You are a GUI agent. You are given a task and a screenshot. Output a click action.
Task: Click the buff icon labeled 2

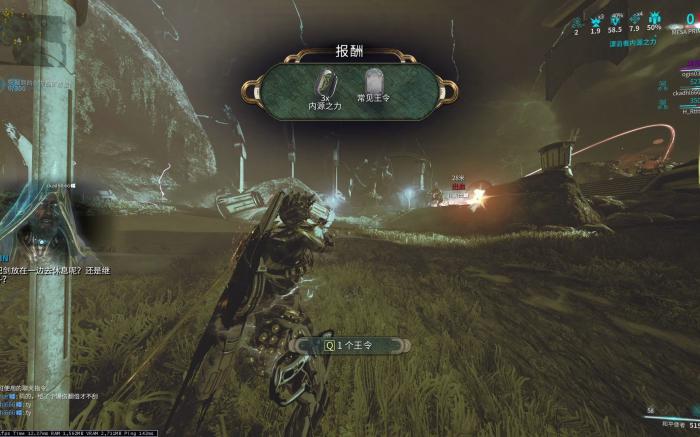coord(576,20)
